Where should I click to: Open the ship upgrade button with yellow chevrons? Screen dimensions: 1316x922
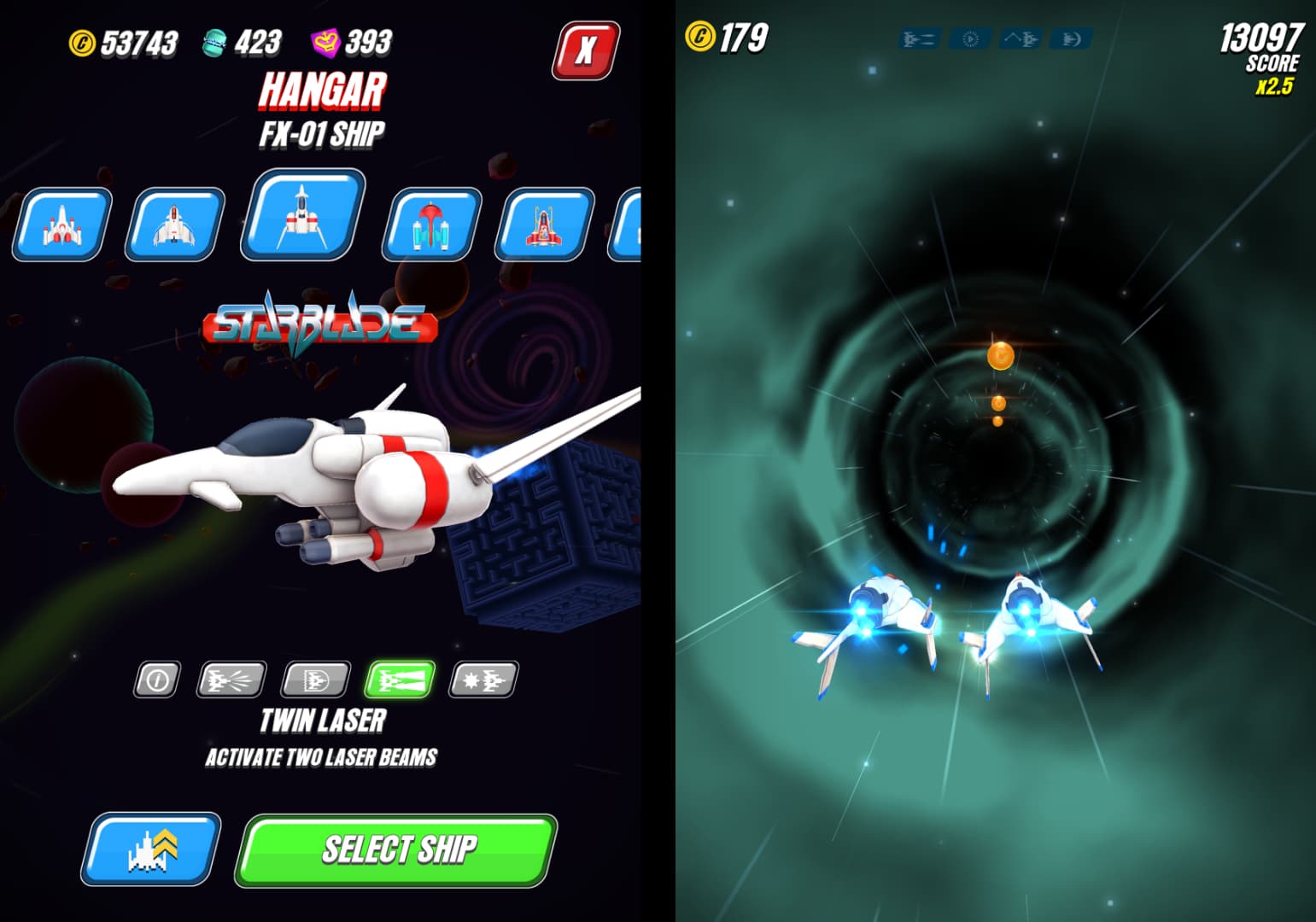(x=151, y=849)
